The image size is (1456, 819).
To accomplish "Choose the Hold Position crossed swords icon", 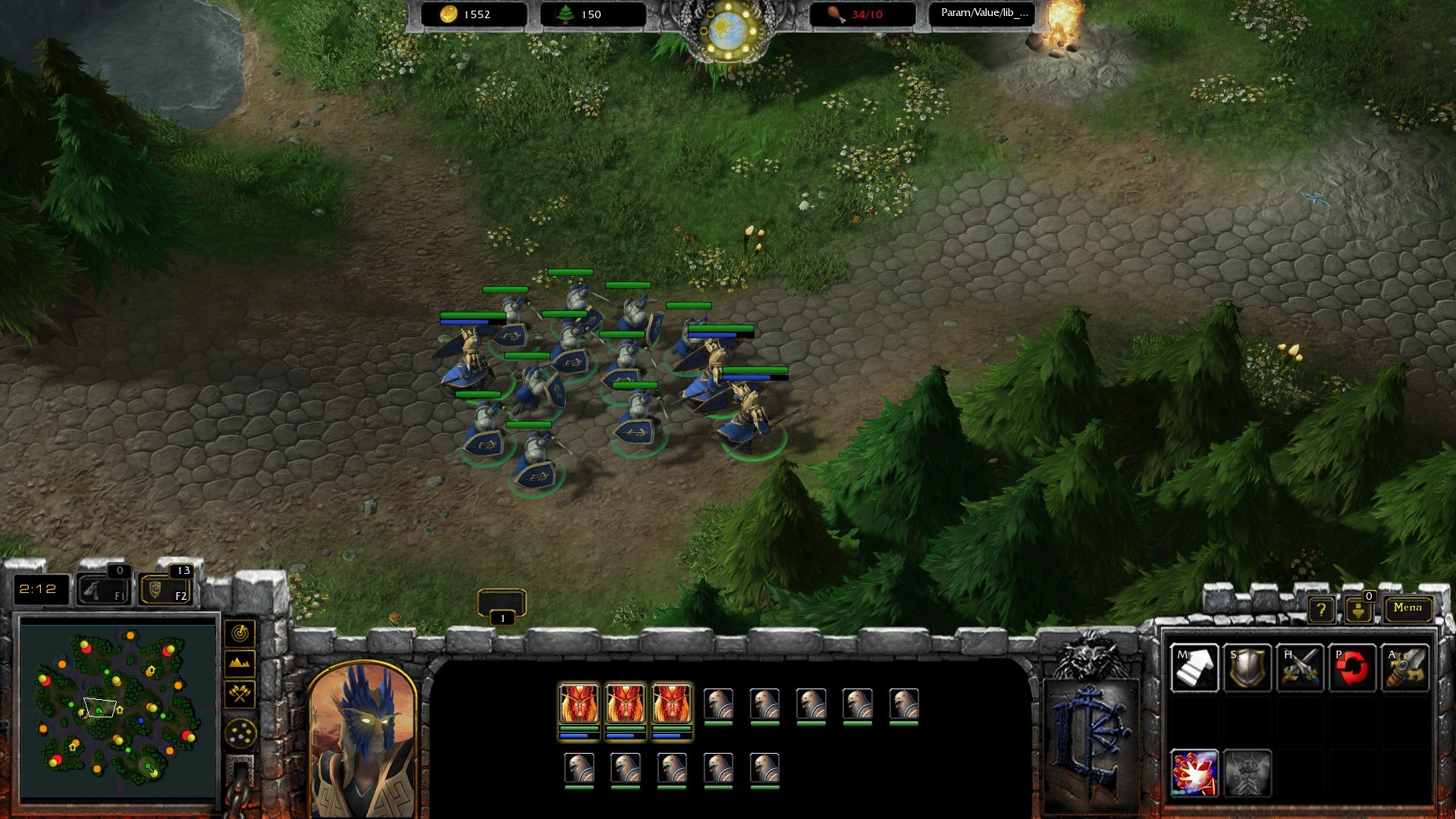I will [x=1301, y=668].
